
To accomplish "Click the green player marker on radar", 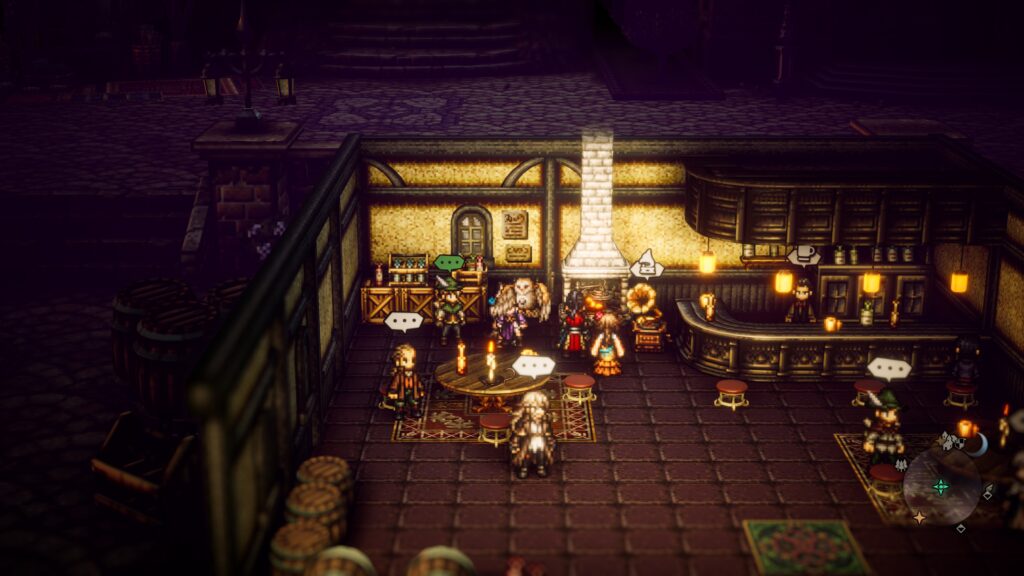I will pyautogui.click(x=941, y=487).
